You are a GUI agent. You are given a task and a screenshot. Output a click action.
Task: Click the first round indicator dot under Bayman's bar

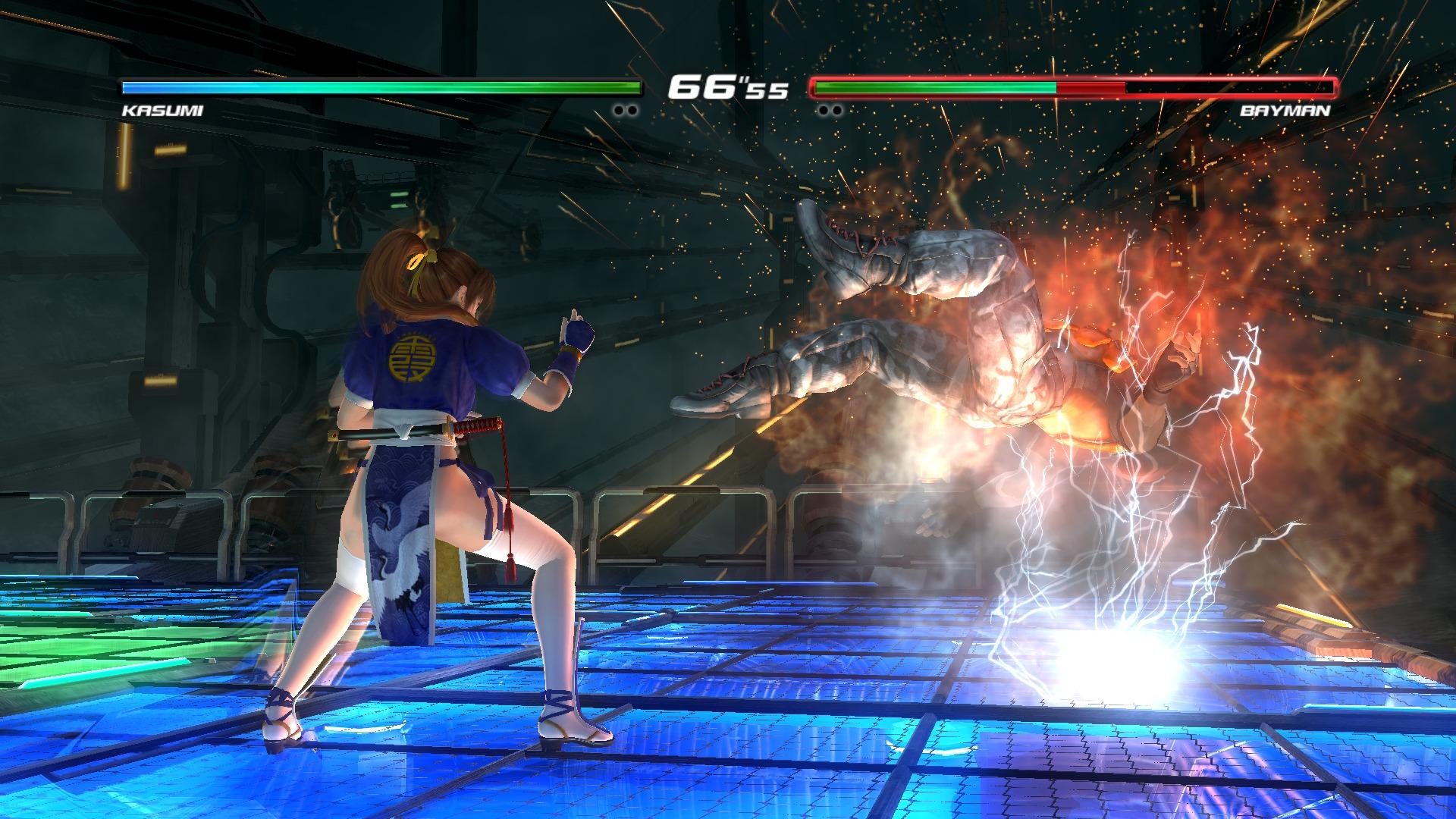824,109
